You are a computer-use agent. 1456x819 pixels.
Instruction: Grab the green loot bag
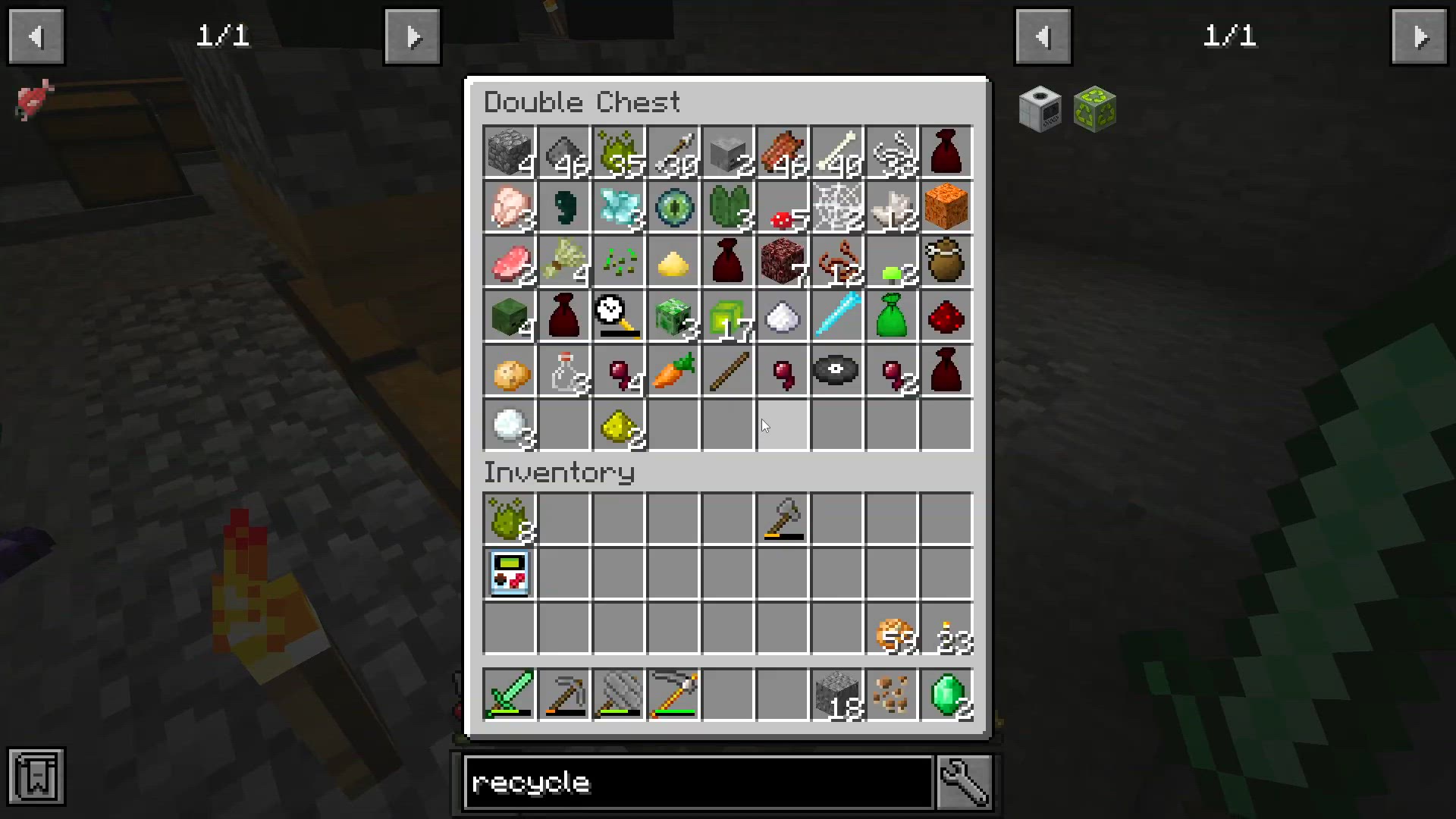892,316
